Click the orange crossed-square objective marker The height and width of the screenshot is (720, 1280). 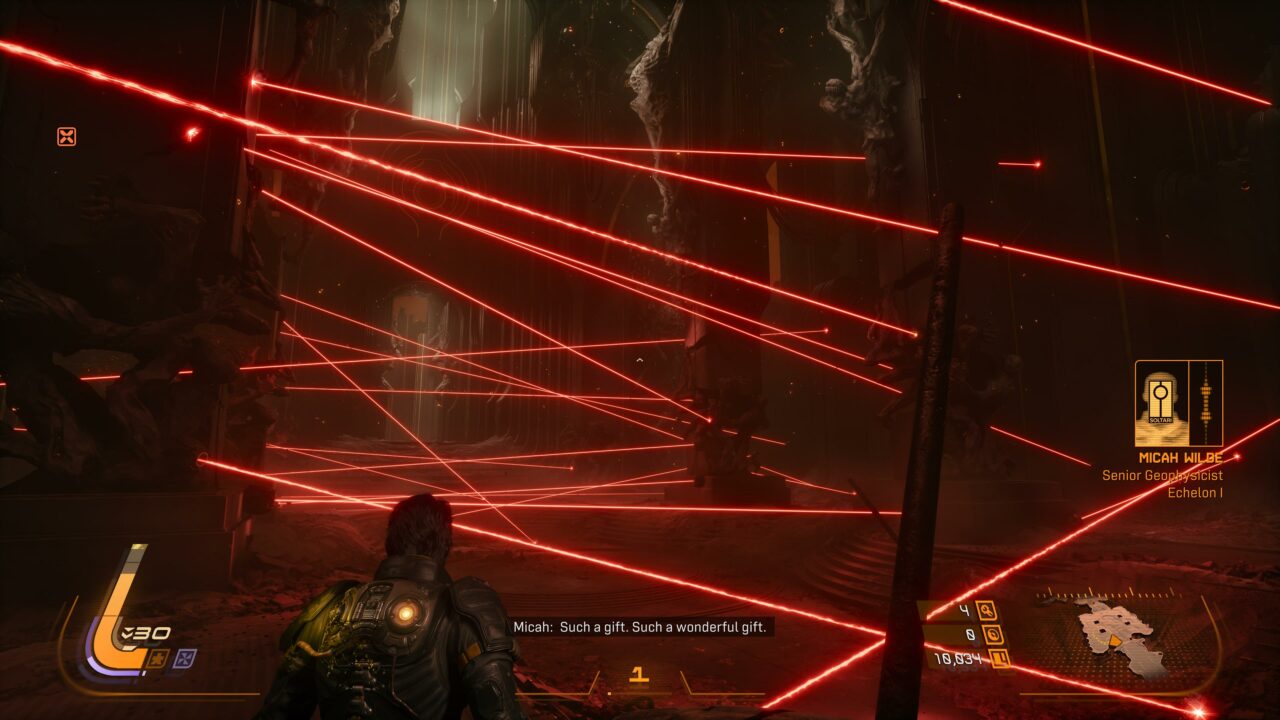point(66,137)
